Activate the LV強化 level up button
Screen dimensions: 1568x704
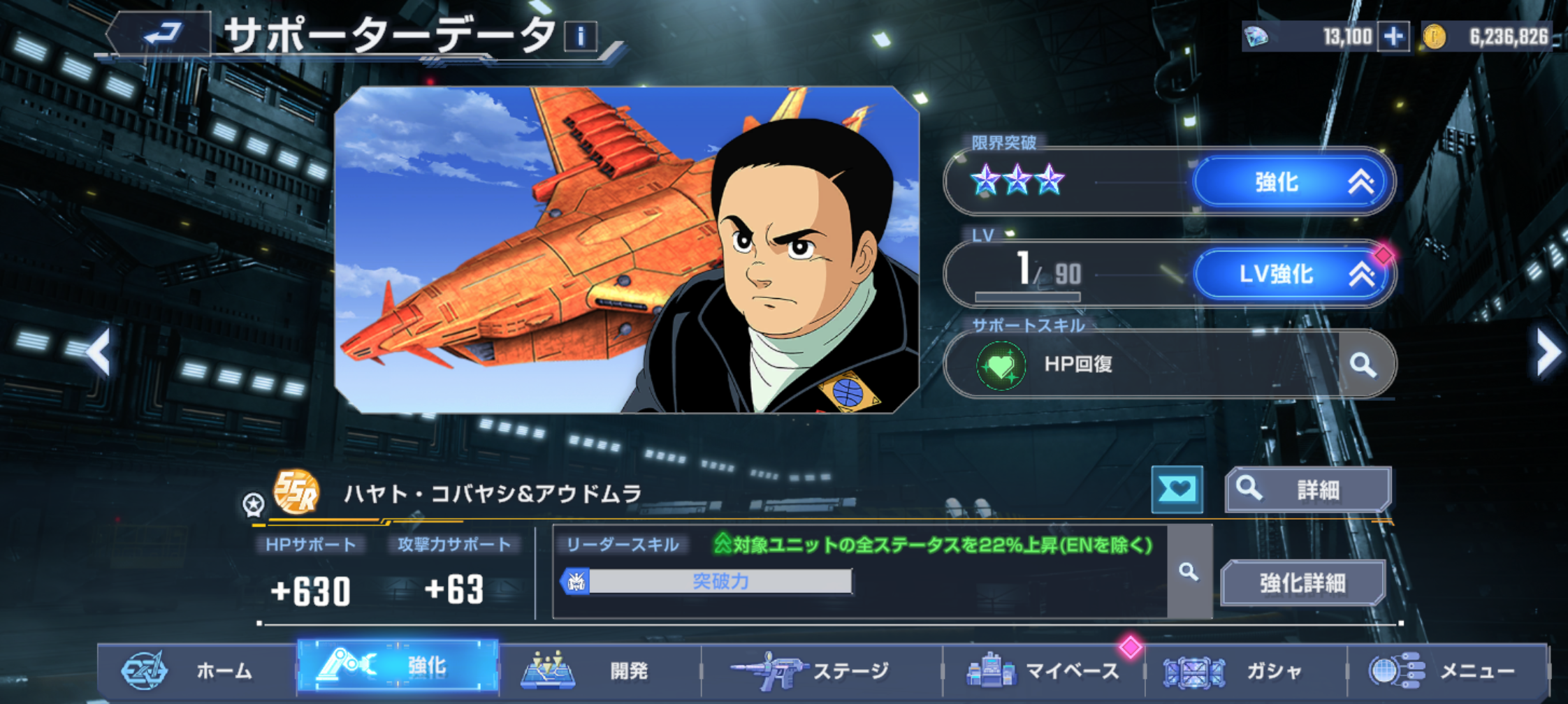[1293, 274]
